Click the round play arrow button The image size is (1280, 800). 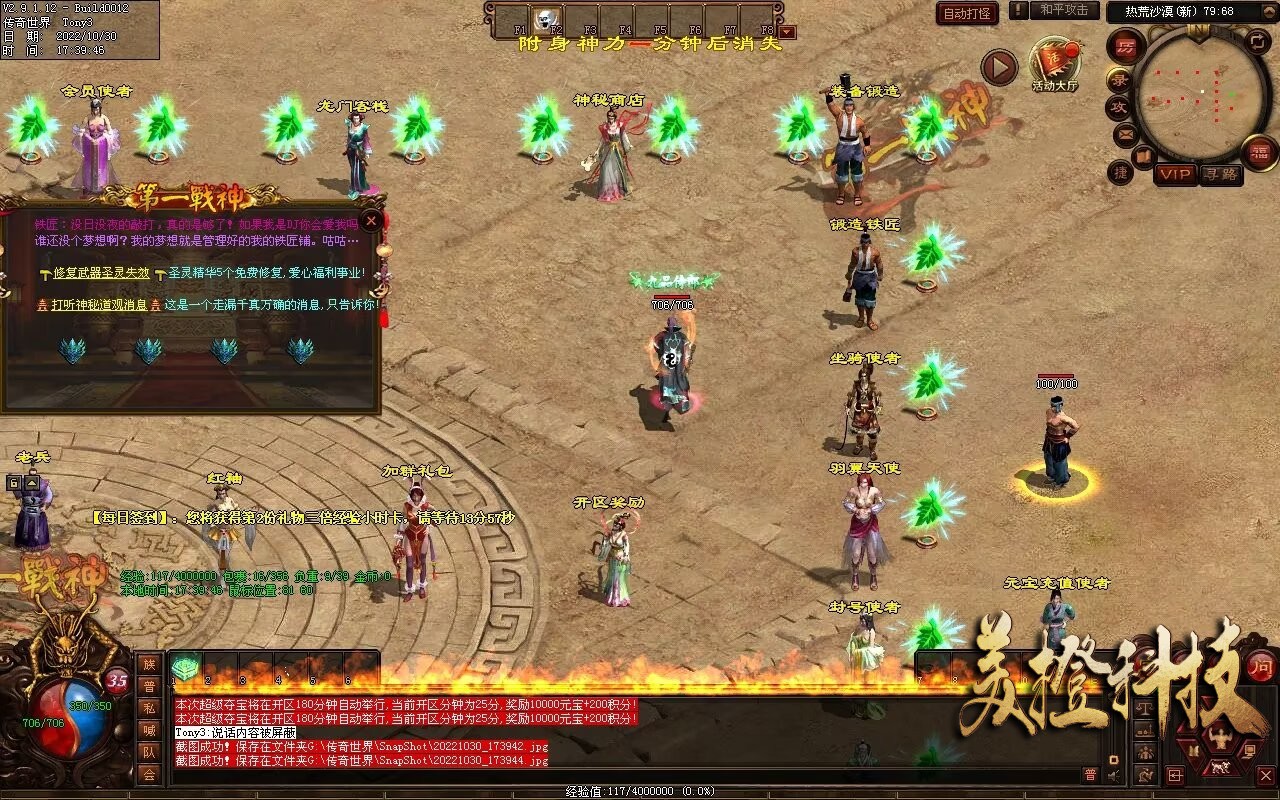click(x=998, y=67)
